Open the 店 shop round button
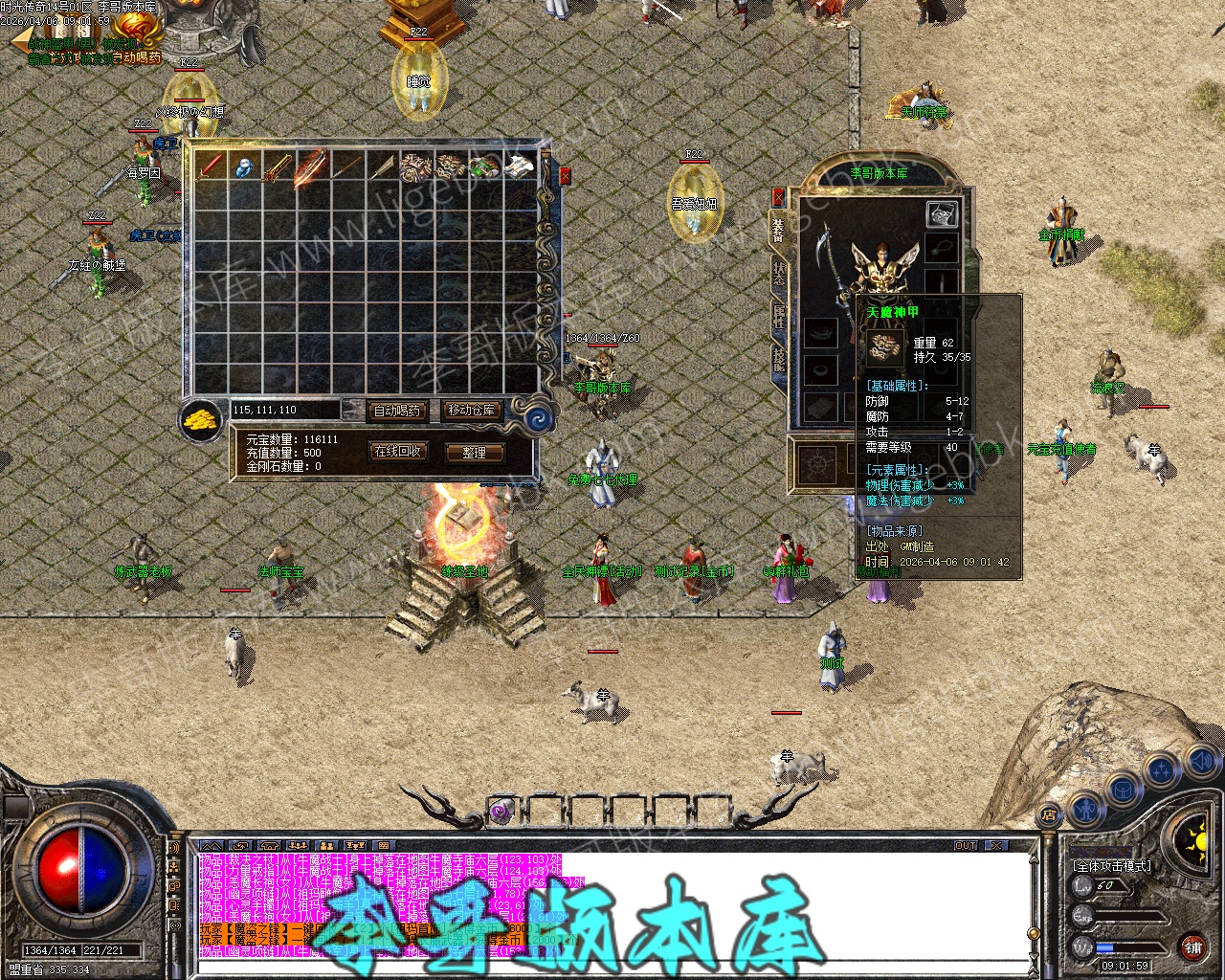Viewport: 1225px width, 980px height. tap(1049, 816)
